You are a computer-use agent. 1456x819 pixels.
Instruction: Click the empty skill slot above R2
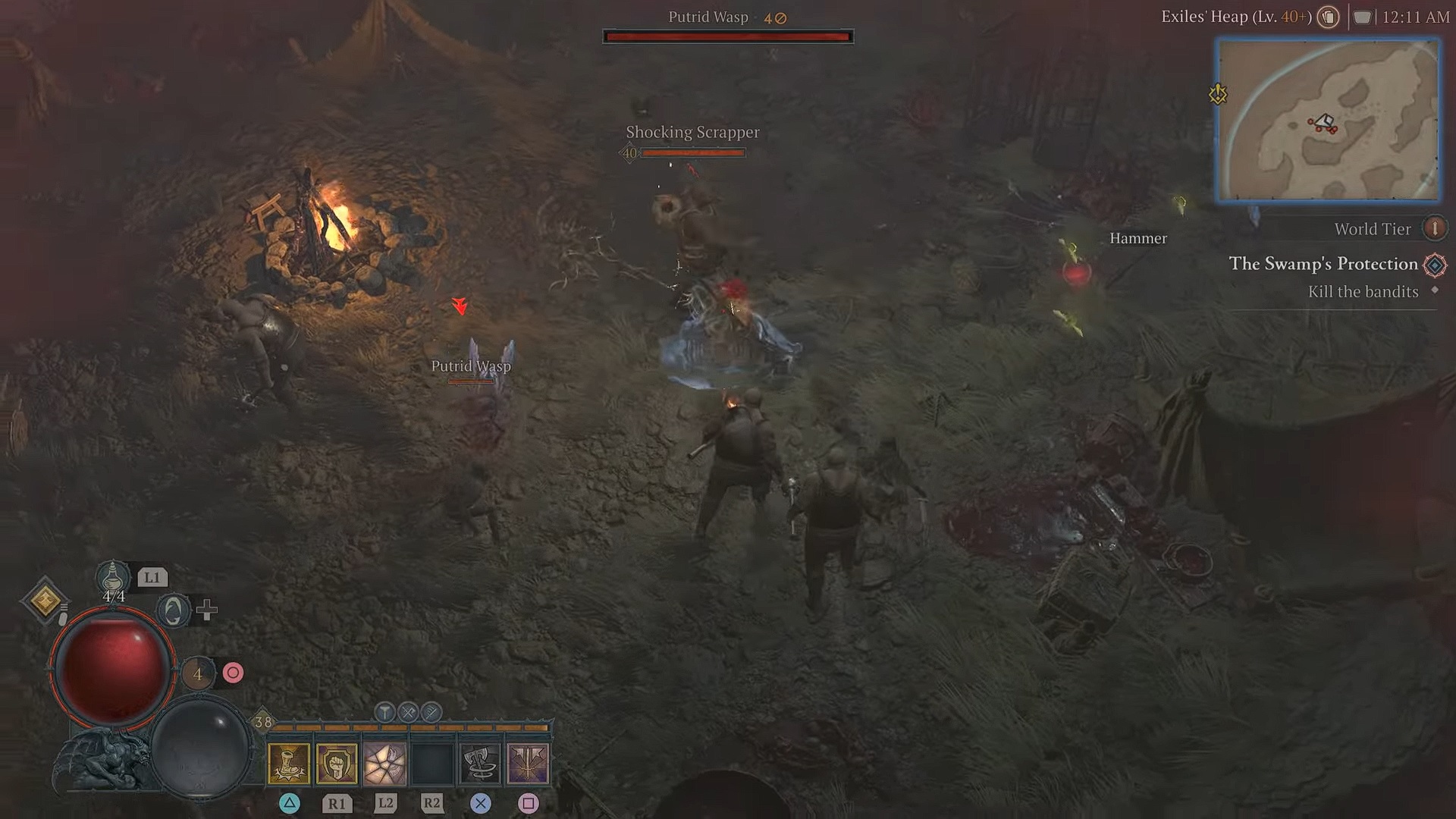tap(431, 763)
